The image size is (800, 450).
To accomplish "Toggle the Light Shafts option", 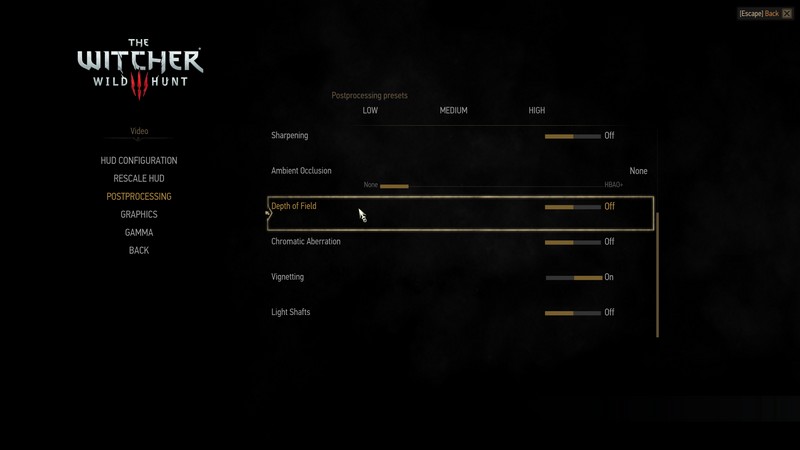I will (x=573, y=313).
